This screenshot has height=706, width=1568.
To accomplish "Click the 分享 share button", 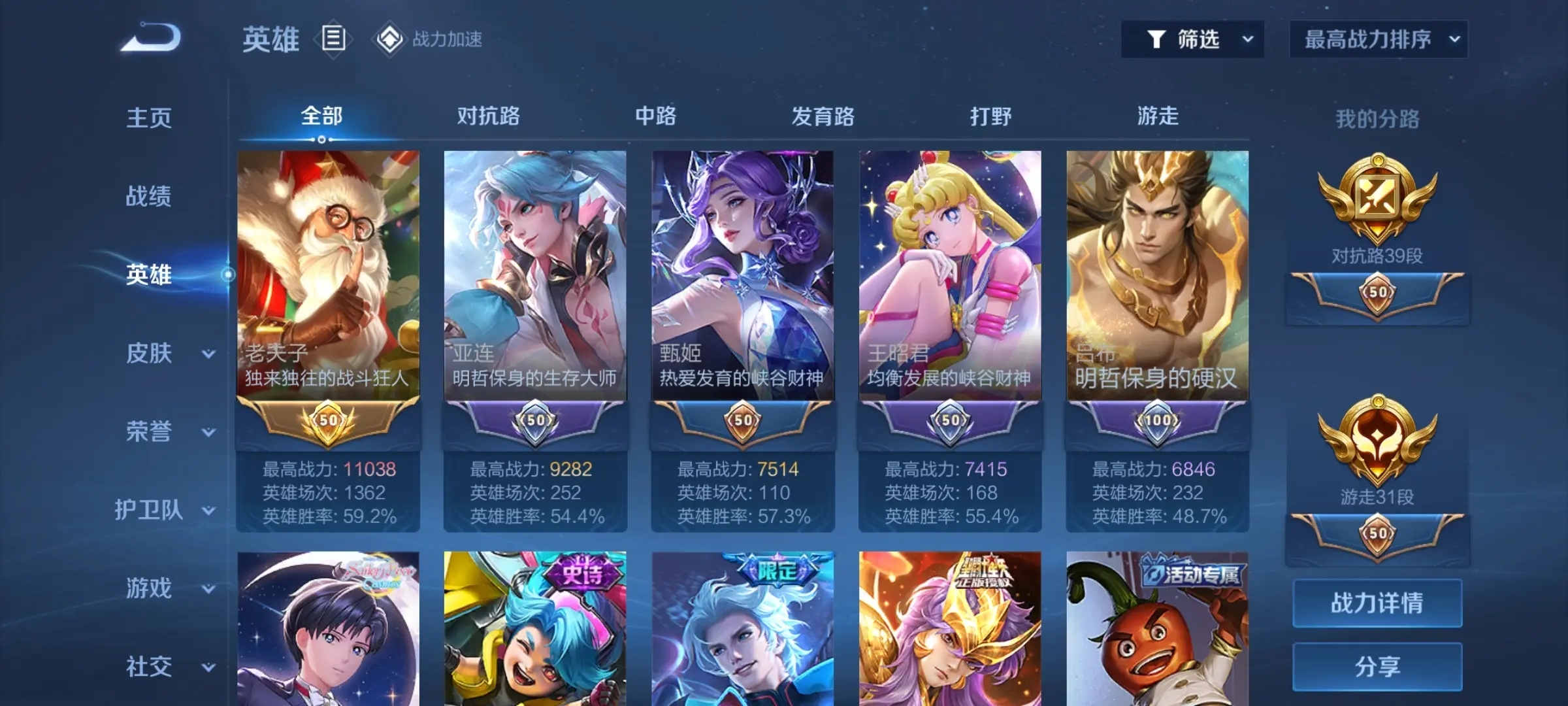I will click(1377, 667).
